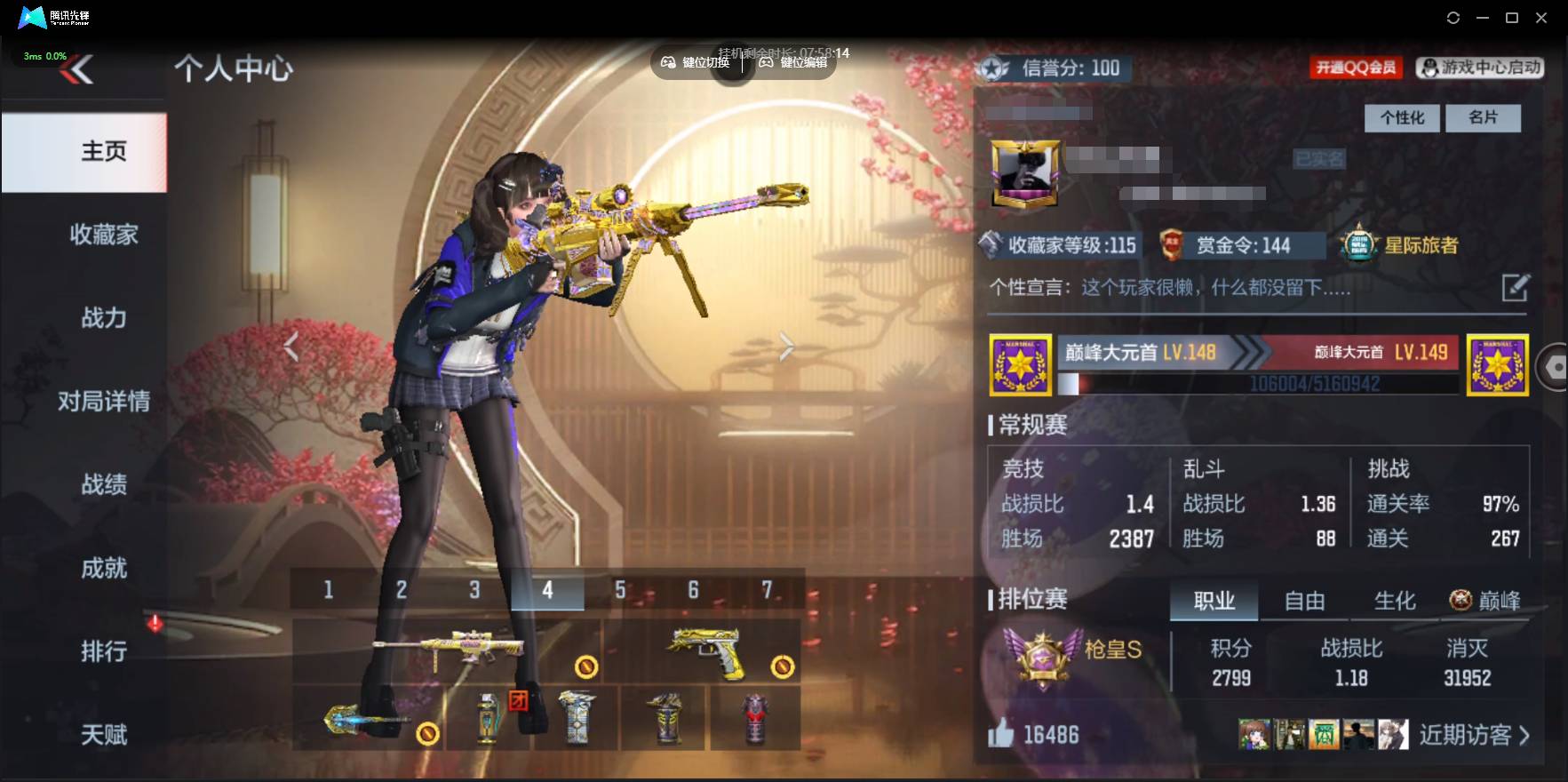Viewport: 1568px width, 782px height.
Task: Go back using the double-arrow button
Action: pyautogui.click(x=77, y=69)
